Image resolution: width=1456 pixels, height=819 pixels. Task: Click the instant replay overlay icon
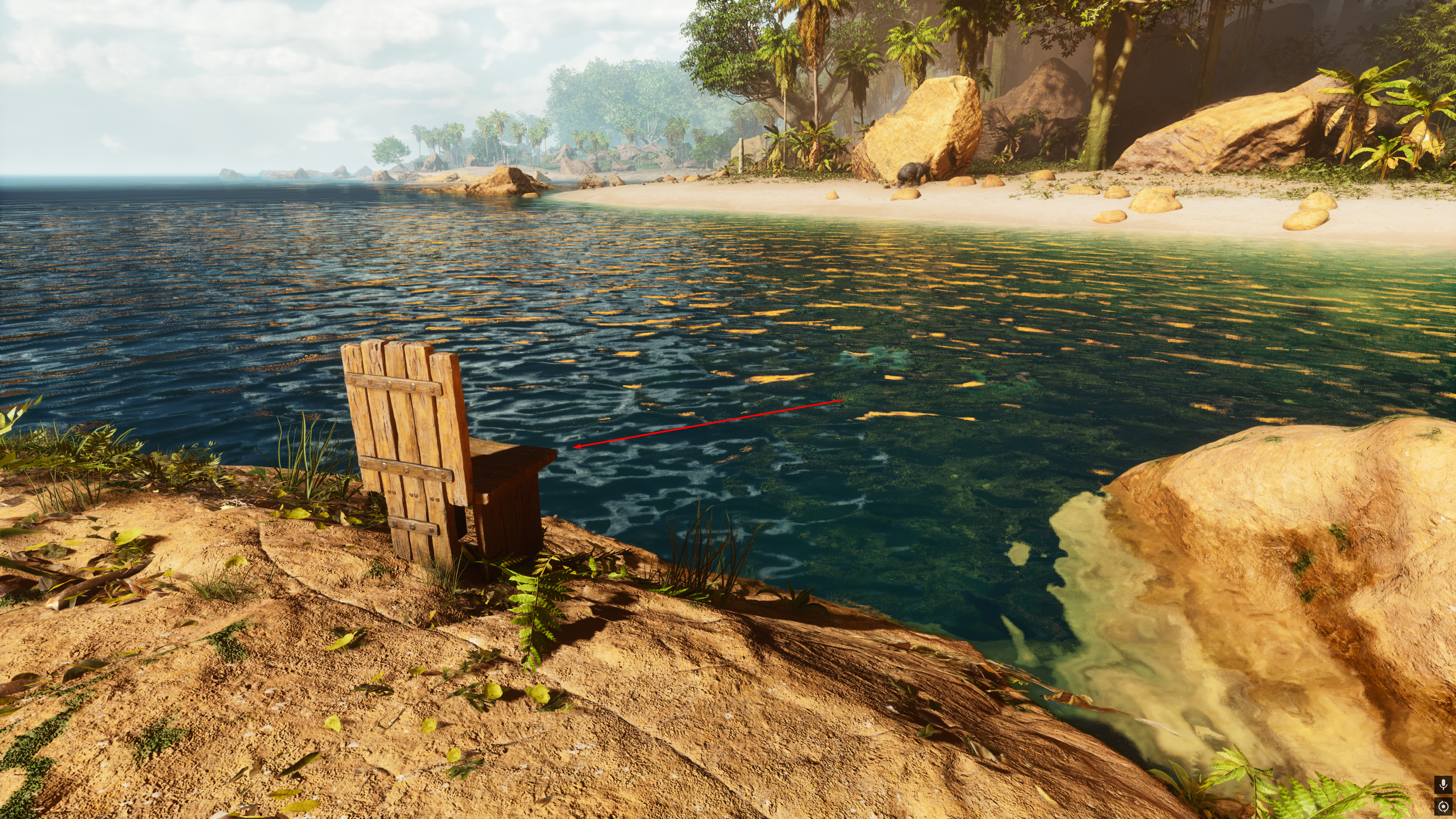click(x=1443, y=806)
